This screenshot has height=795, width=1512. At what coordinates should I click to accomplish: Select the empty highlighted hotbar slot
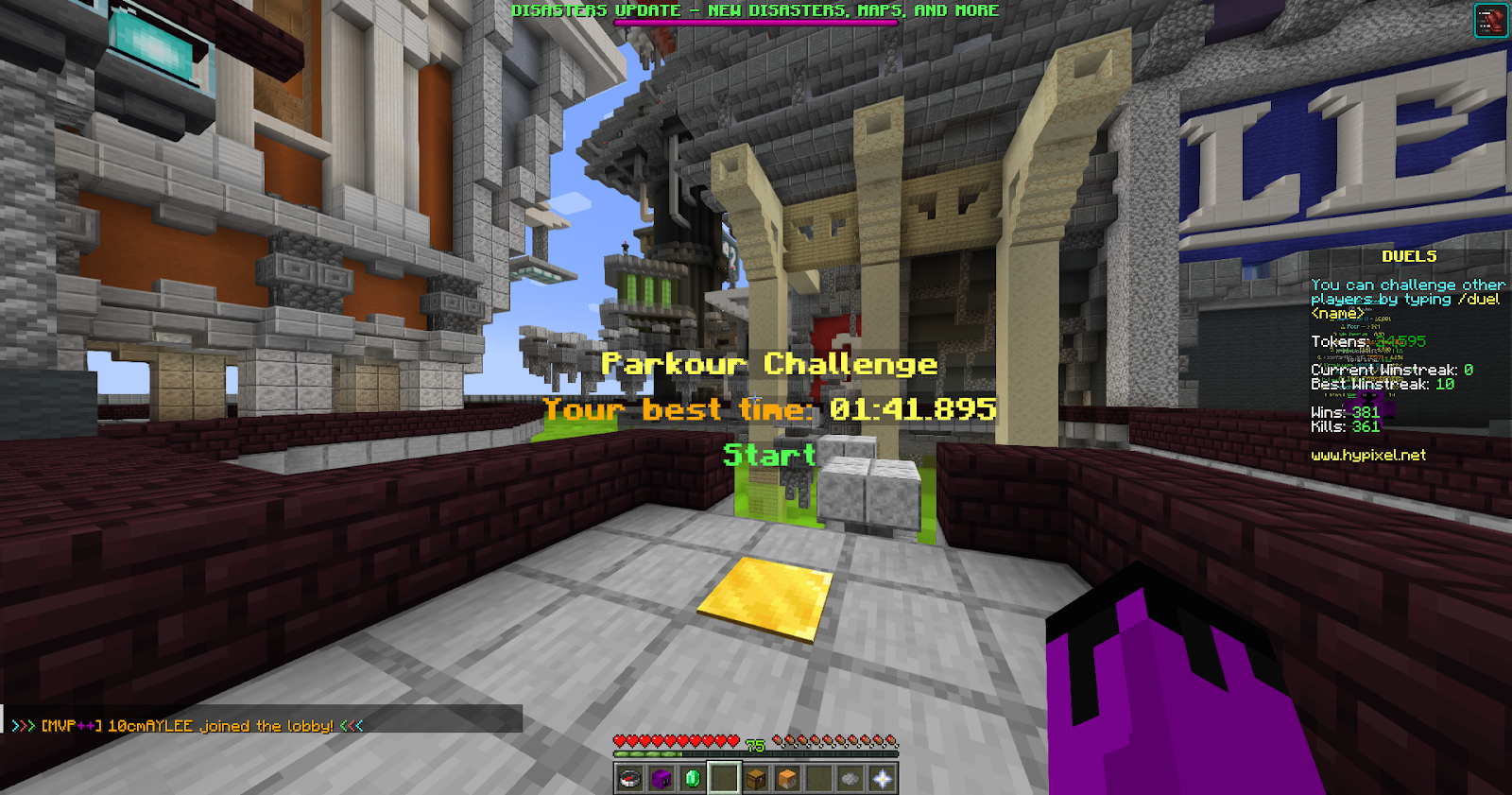coord(722,779)
